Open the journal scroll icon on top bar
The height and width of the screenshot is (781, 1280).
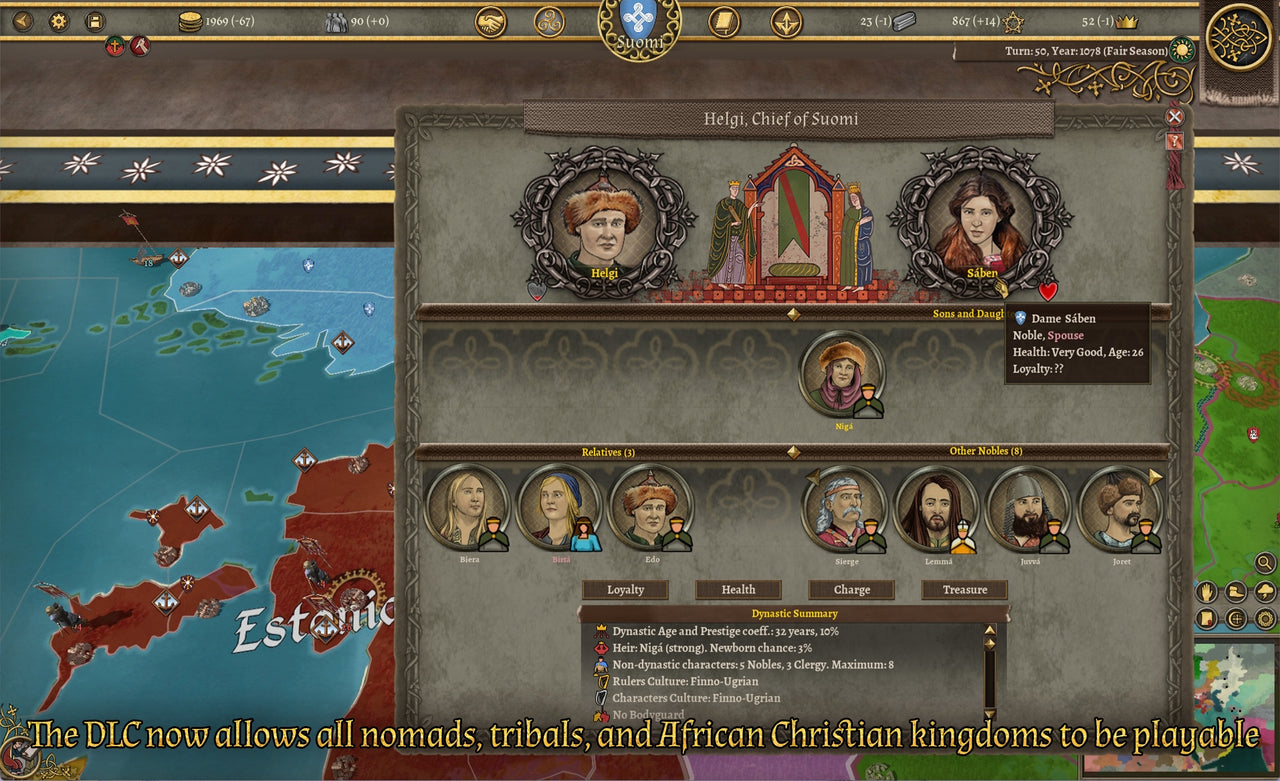point(723,23)
